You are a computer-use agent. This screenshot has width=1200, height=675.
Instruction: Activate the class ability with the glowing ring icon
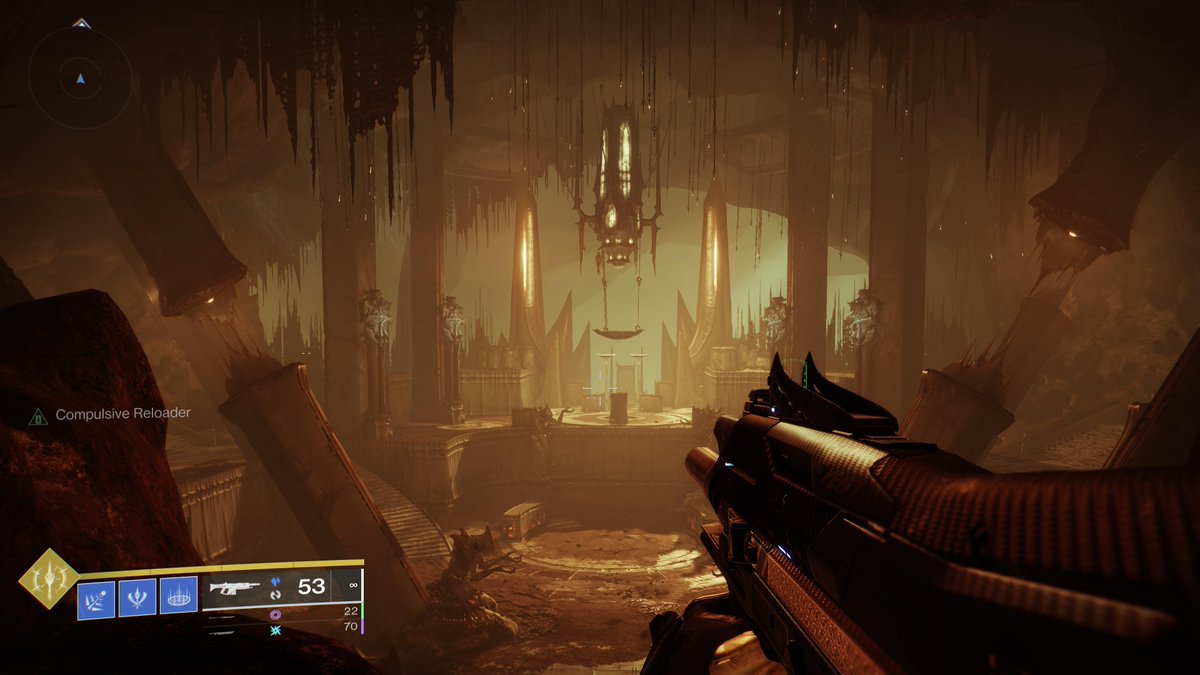click(x=179, y=598)
